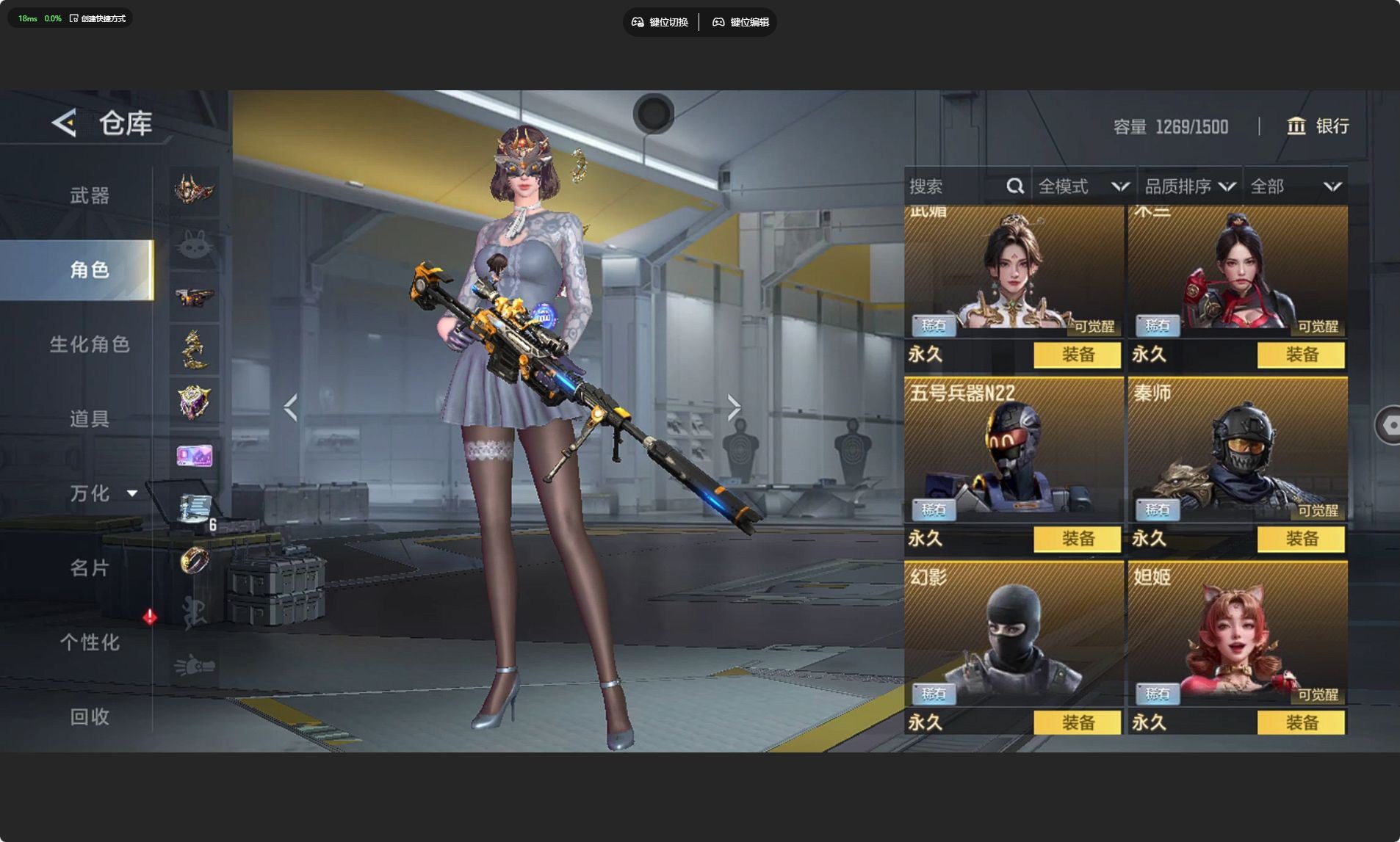Viewport: 1400px width, 842px height.
Task: Equip the 五号兵器N22 character
Action: click(x=1077, y=539)
